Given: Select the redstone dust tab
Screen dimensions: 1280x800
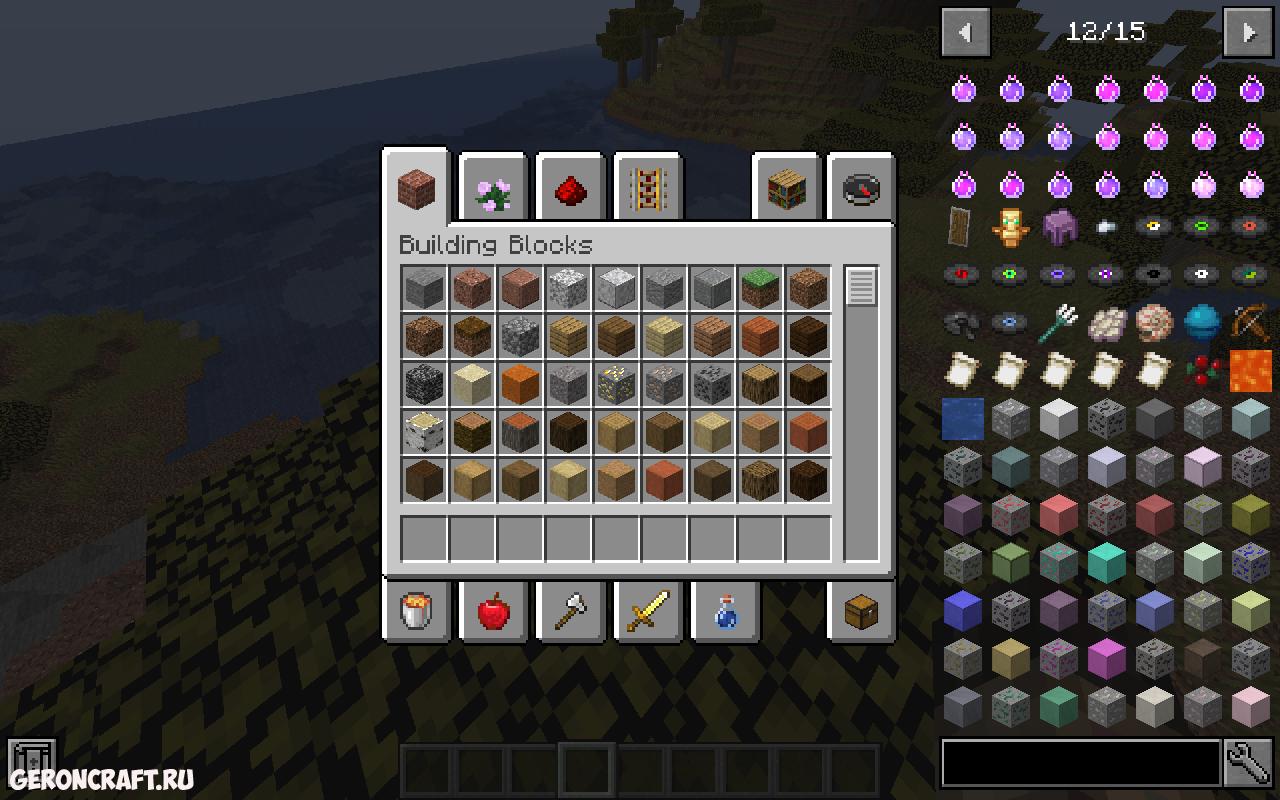Looking at the screenshot, I should [x=570, y=189].
